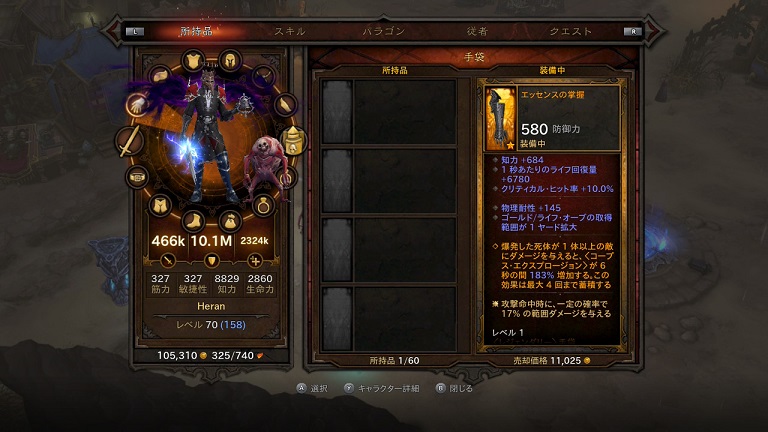Open the パラゴン tab
This screenshot has width=768, height=432.
[x=384, y=31]
